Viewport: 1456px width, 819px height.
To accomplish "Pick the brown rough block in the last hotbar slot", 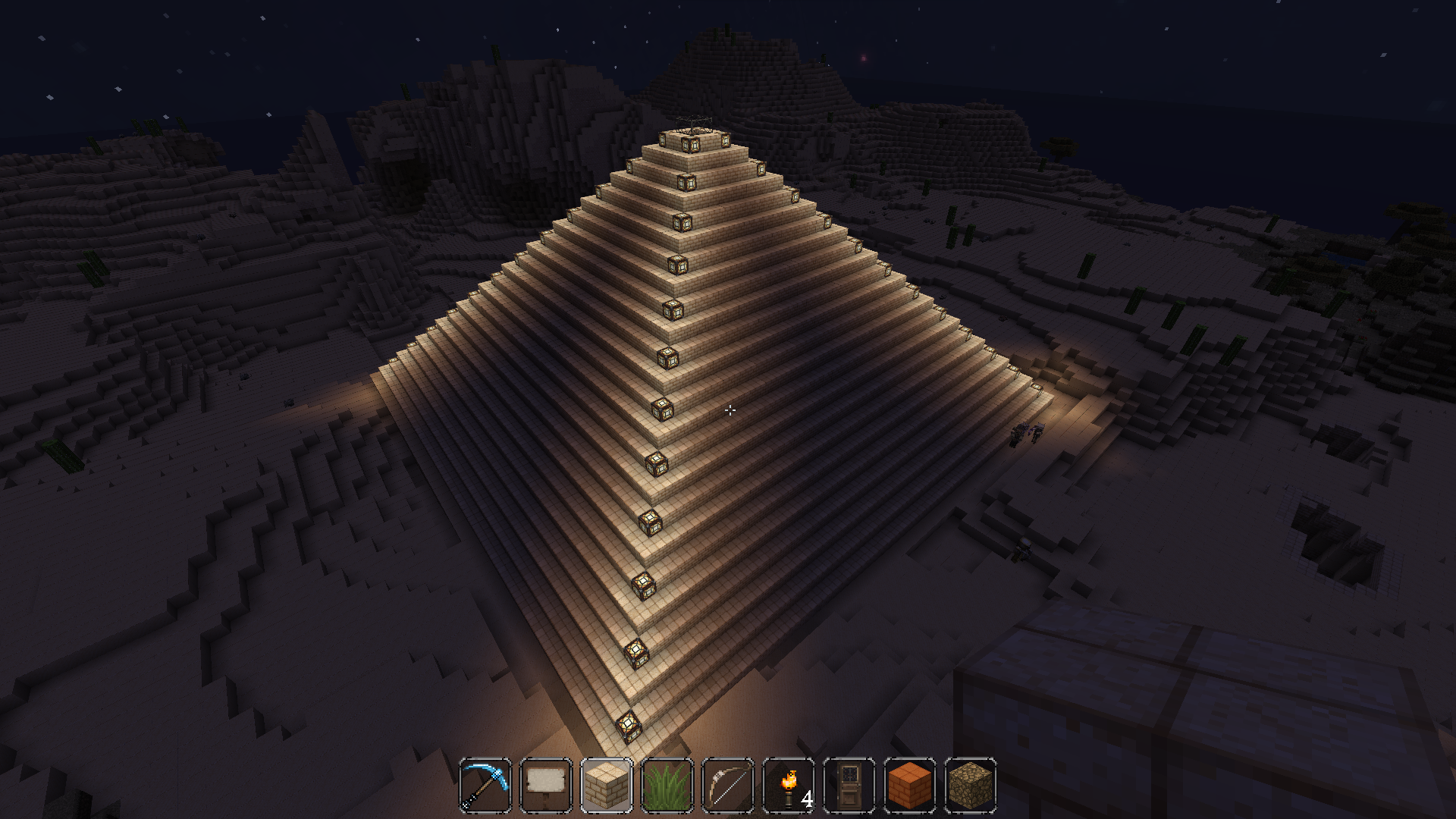I will tap(971, 786).
